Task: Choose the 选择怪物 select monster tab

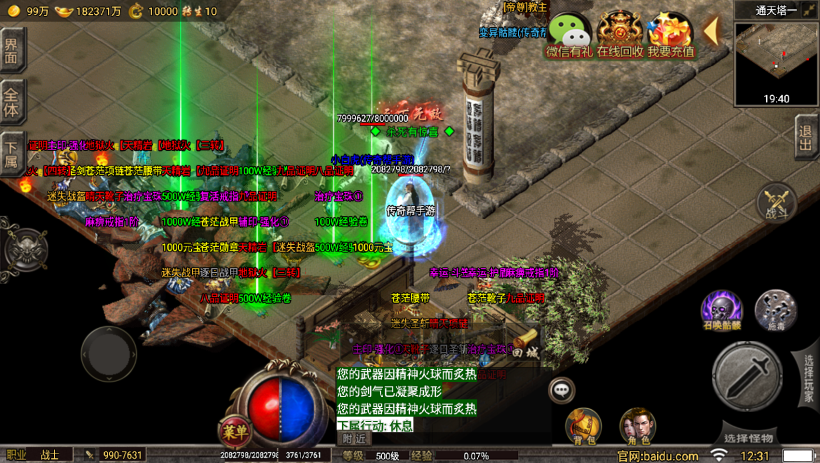Action: (x=748, y=439)
